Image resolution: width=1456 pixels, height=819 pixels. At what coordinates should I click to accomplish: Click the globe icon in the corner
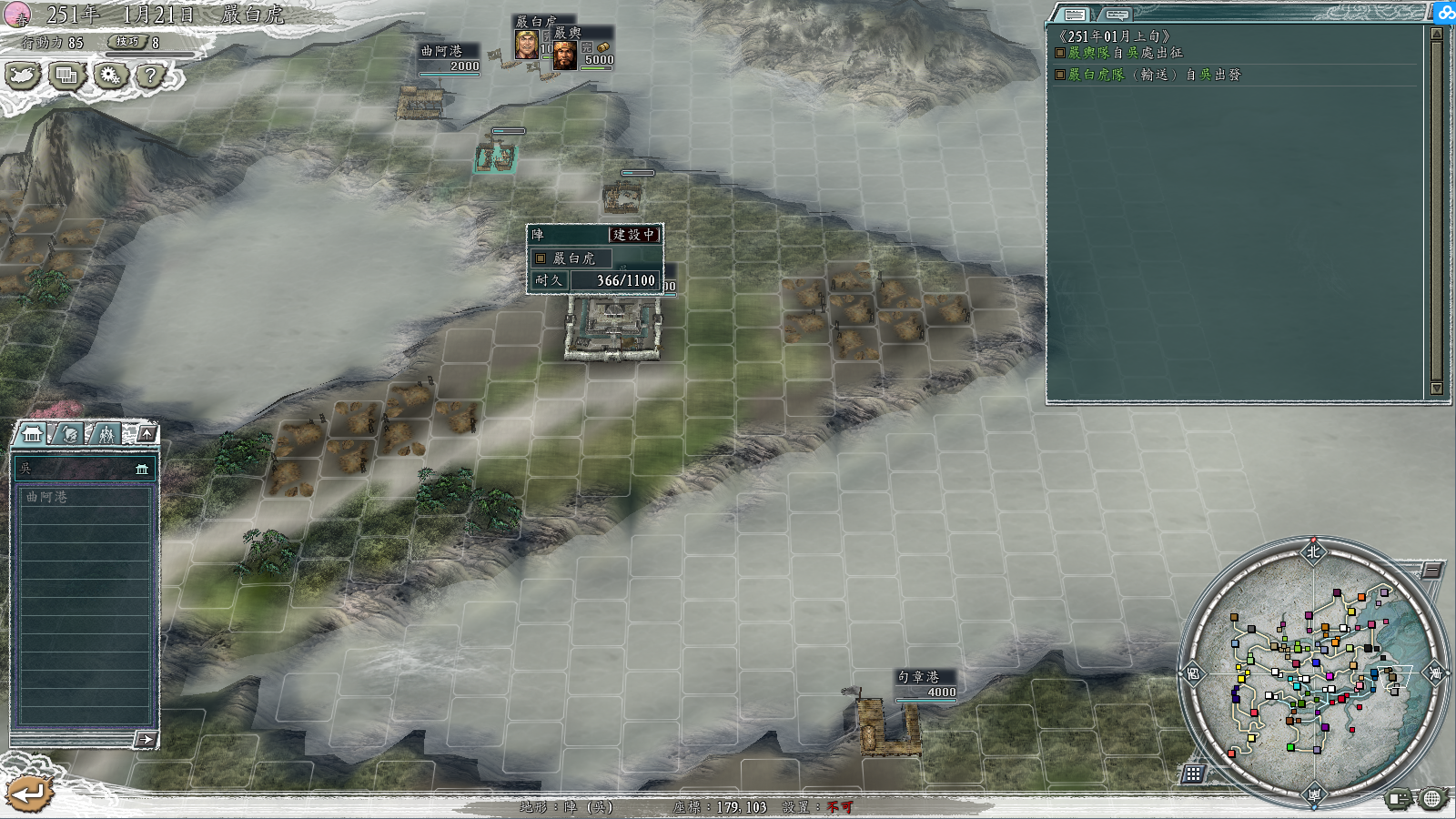click(1432, 799)
